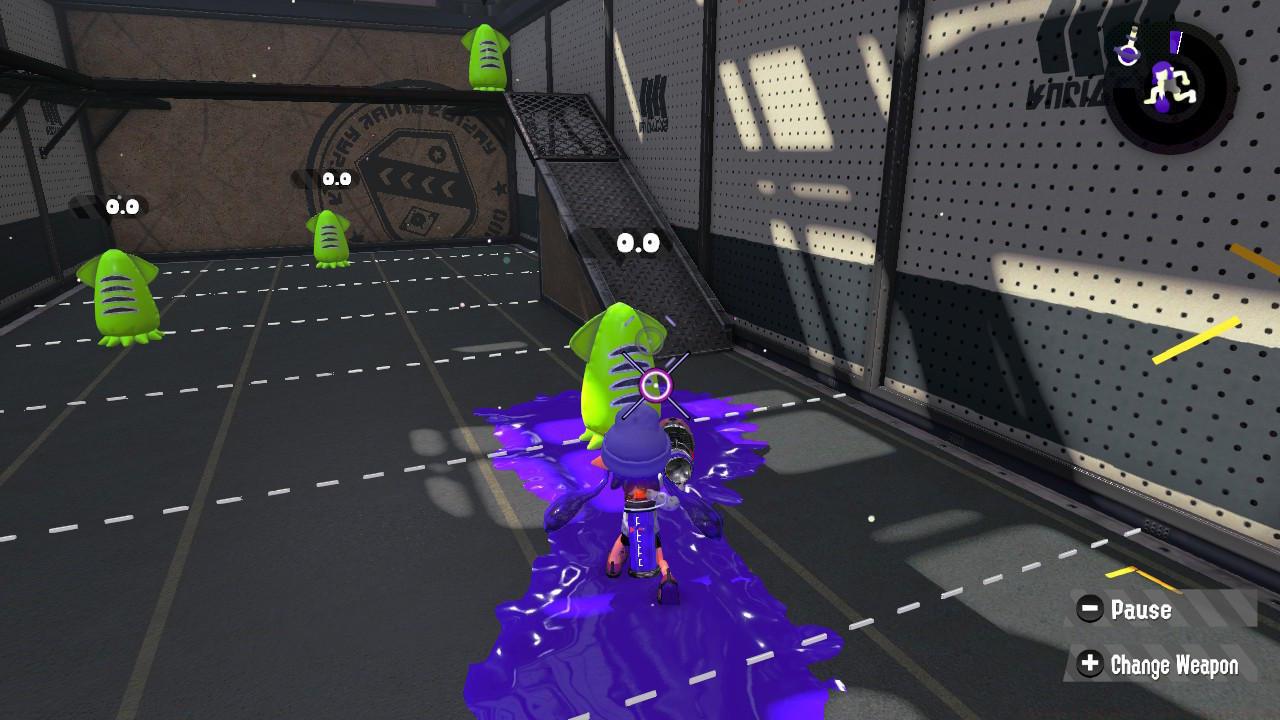Screen dimensions: 1280x720
Task: Click the upper 0.0 distance label on the wall
Action: click(335, 180)
